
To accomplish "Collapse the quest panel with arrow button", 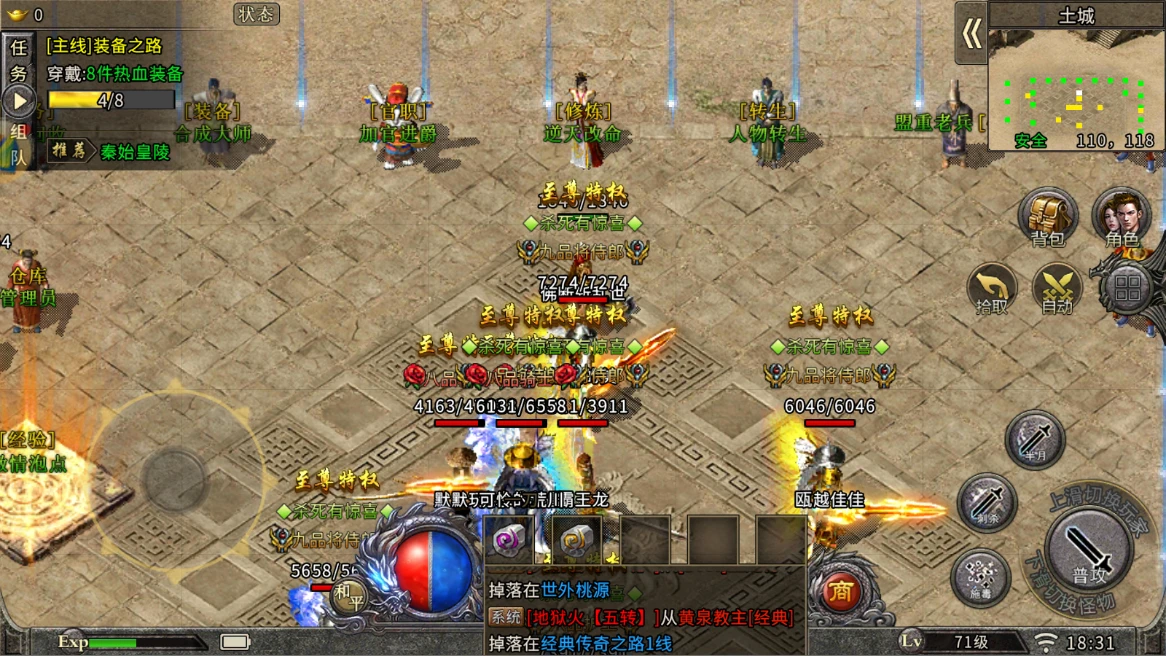I will coord(18,101).
